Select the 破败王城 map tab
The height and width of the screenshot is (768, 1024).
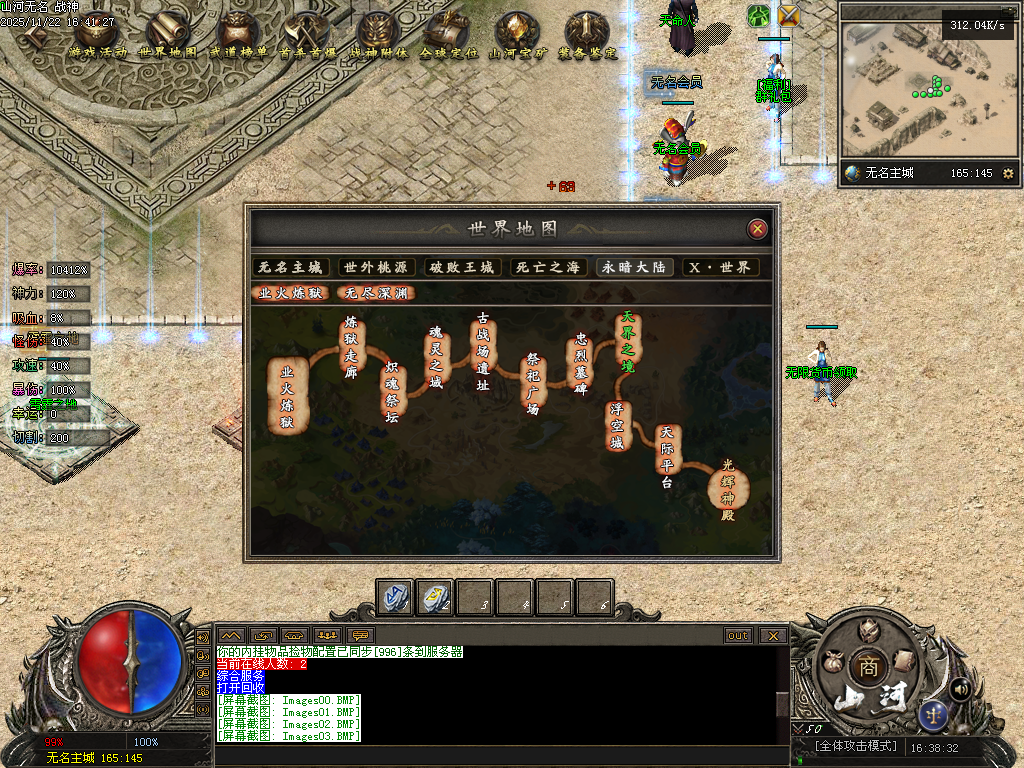tap(462, 267)
